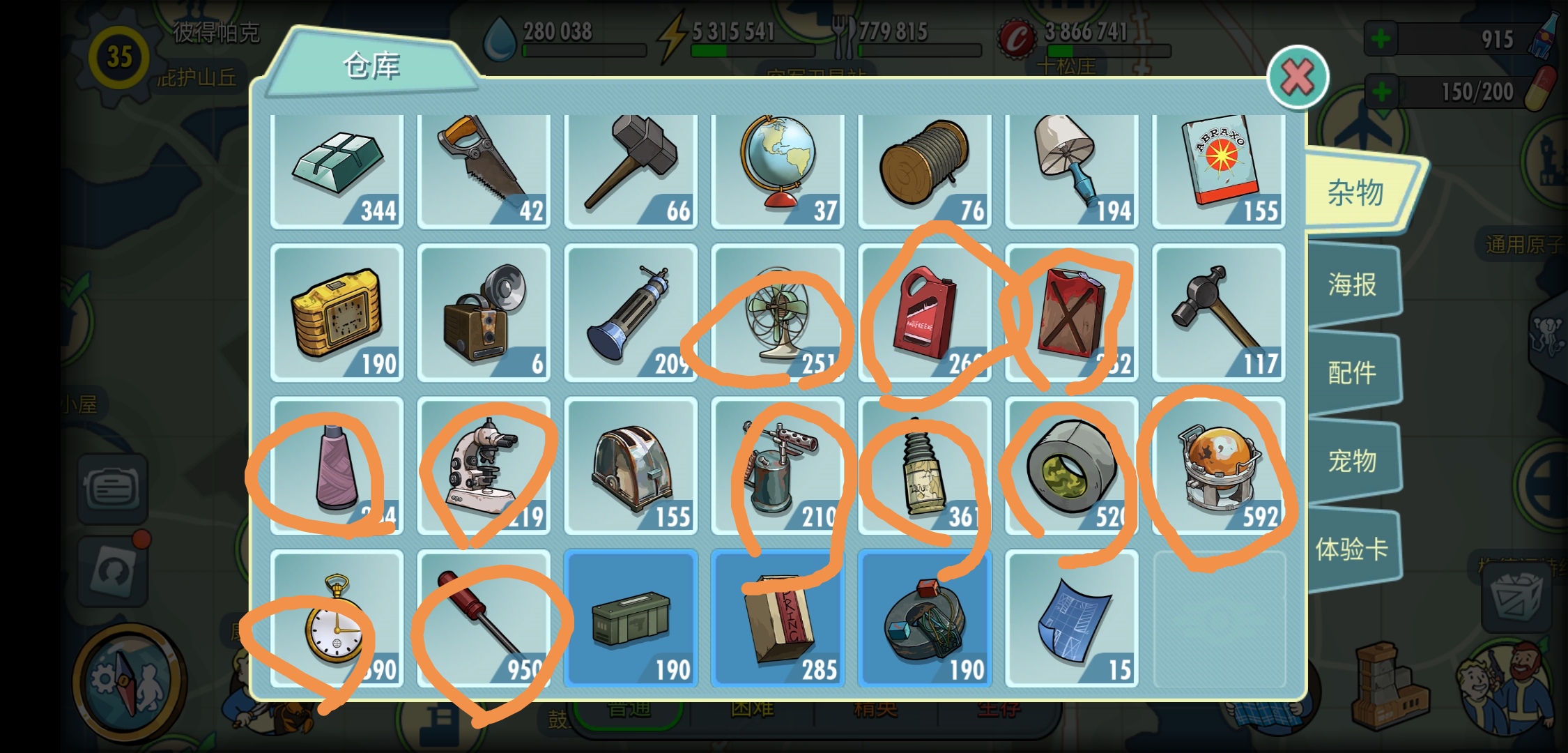1568x753 pixels.
Task: Select the microscope item slot
Action: pos(484,466)
